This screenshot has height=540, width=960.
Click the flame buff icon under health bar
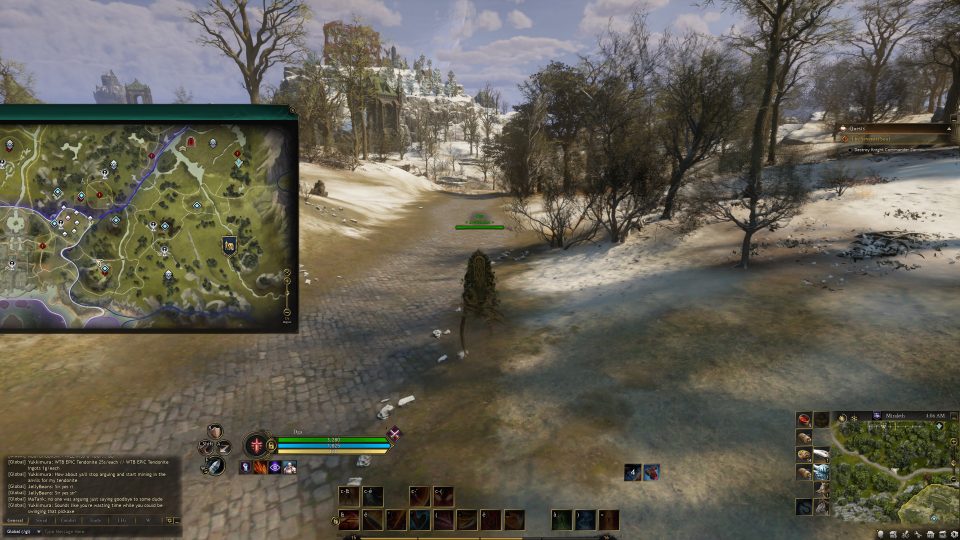pyautogui.click(x=259, y=467)
